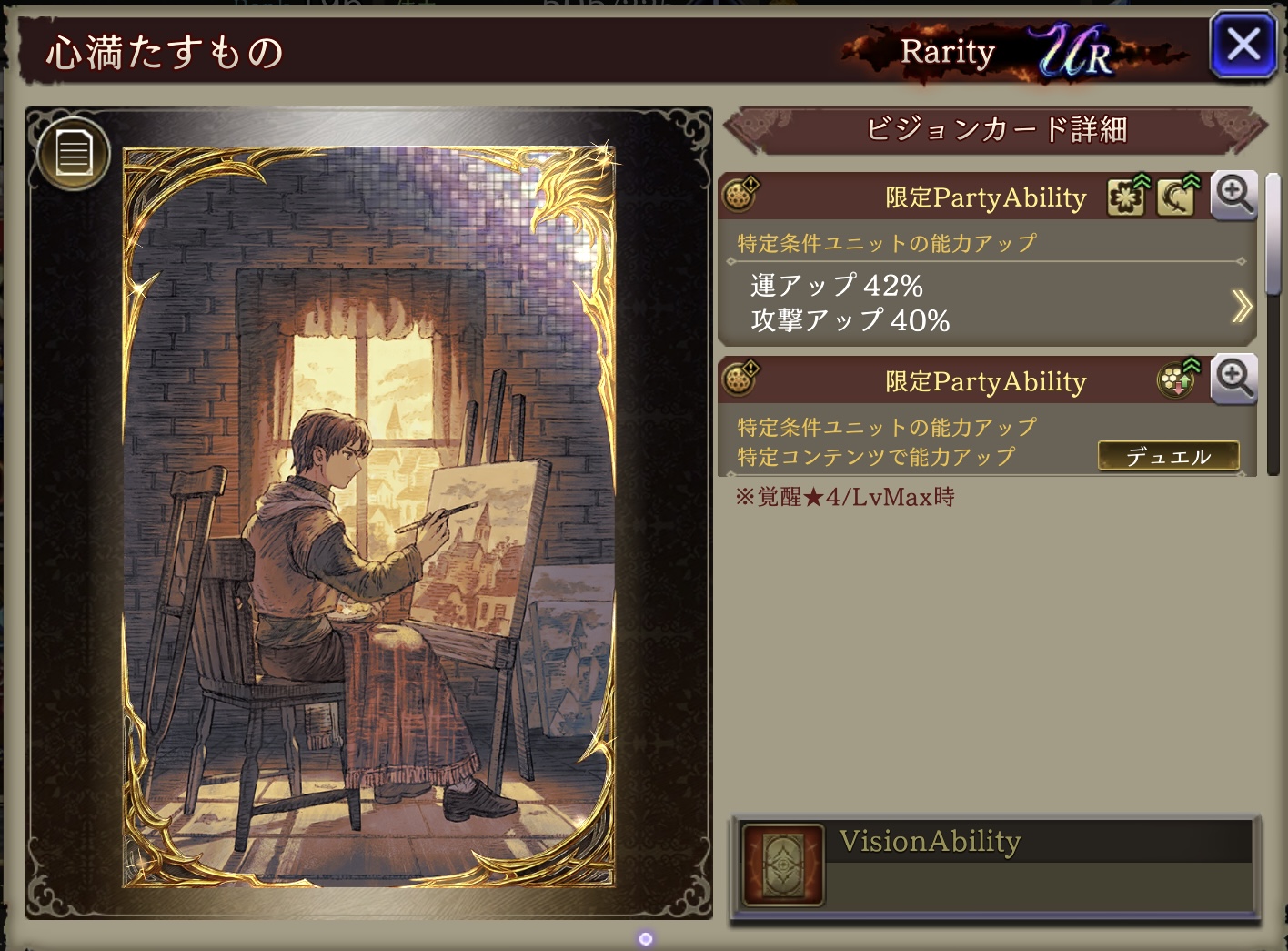Show next page of first ability stats
The width and height of the screenshot is (1288, 951).
point(1241,306)
